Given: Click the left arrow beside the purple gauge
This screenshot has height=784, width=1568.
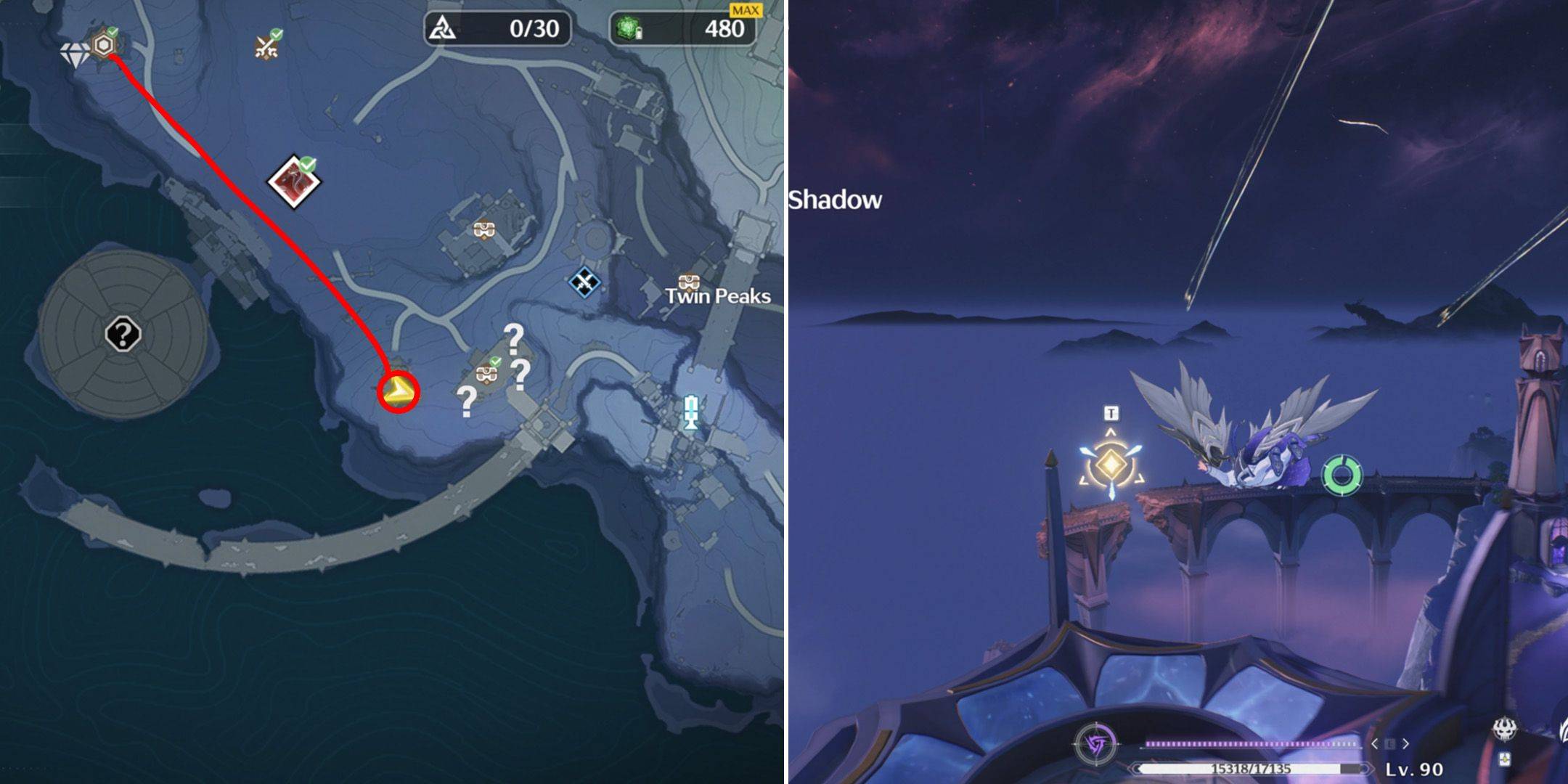Looking at the screenshot, I should tap(1374, 744).
